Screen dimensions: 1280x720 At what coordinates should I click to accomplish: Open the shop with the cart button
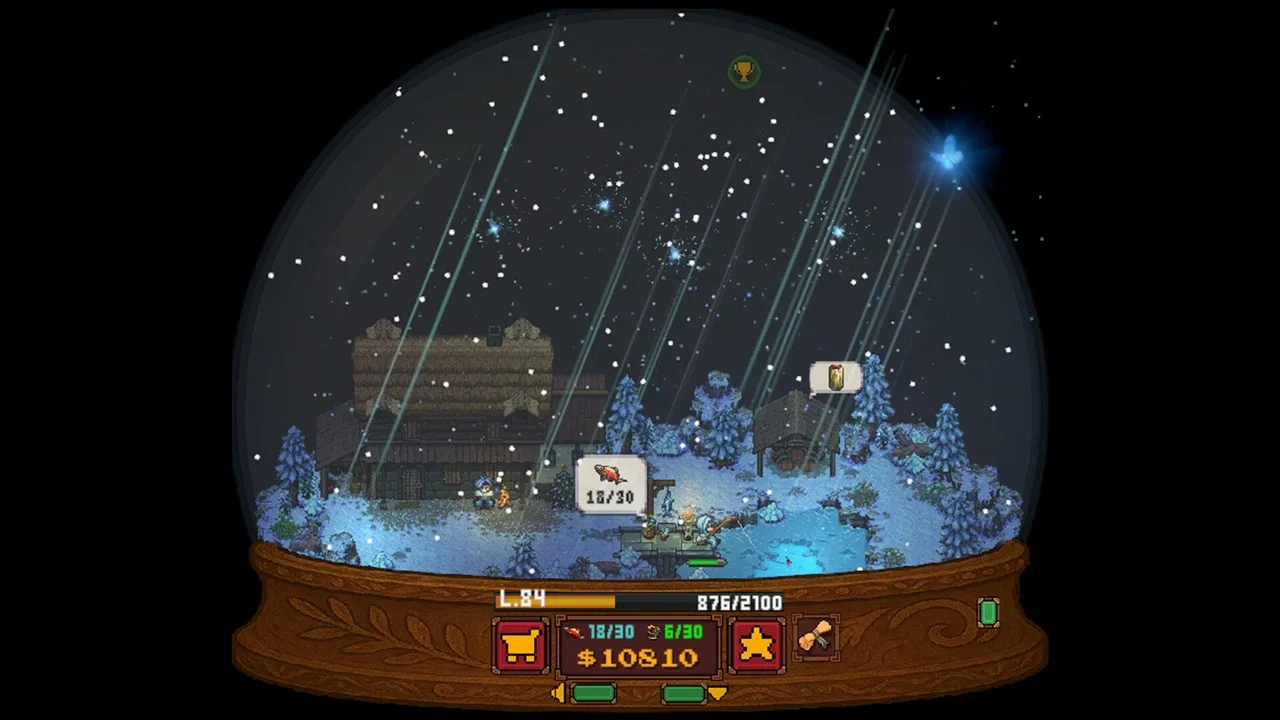click(520, 645)
